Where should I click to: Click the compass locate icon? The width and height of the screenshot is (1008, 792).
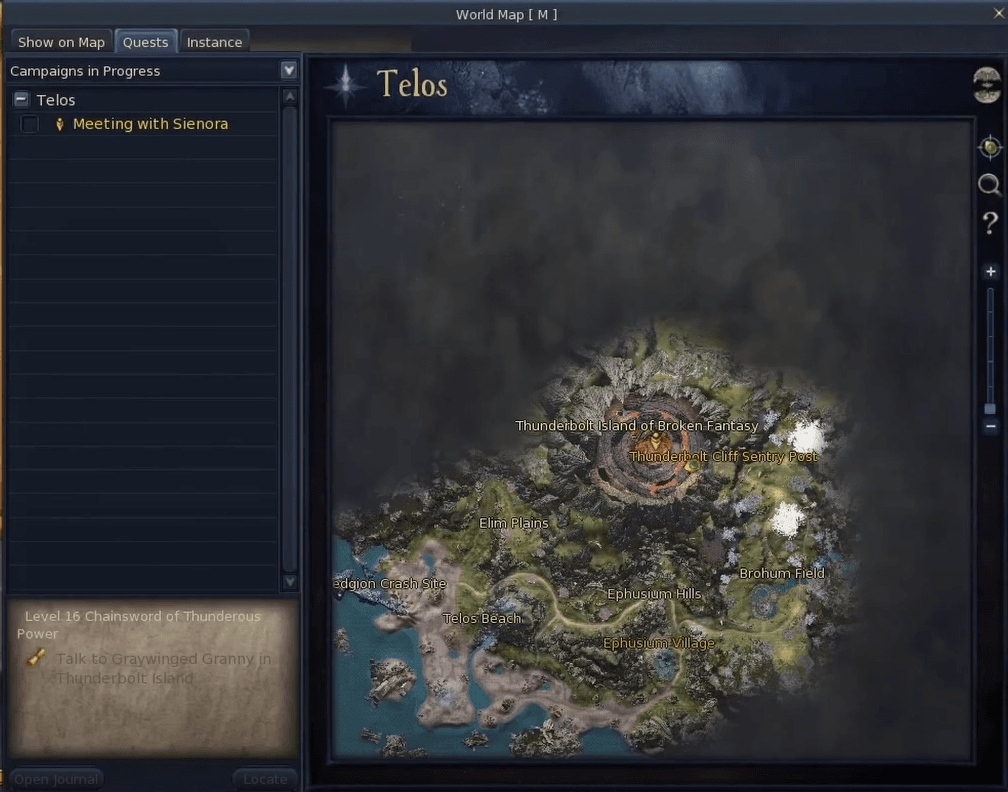[x=989, y=148]
